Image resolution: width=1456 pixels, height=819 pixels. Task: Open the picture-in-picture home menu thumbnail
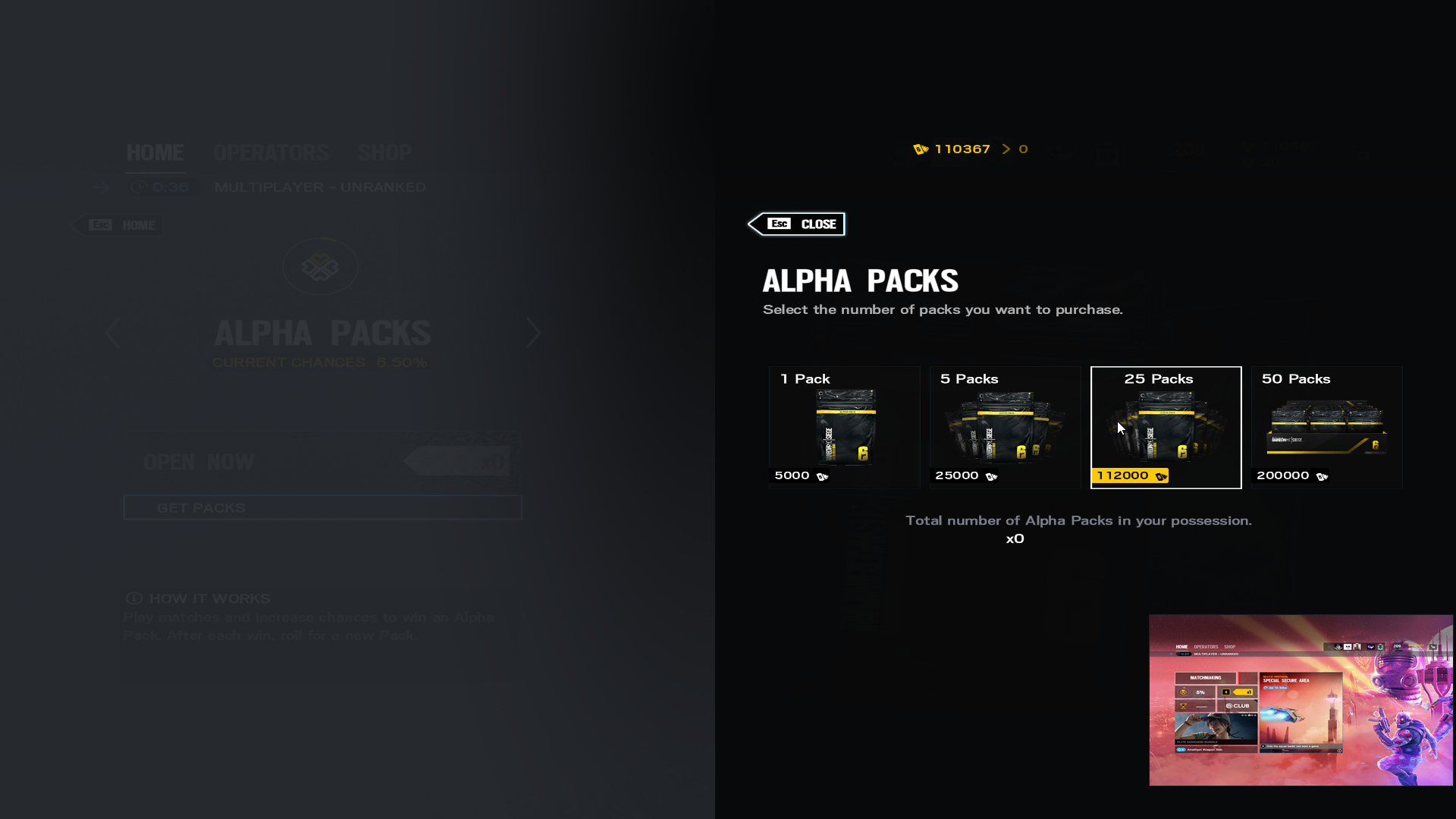pos(1301,699)
